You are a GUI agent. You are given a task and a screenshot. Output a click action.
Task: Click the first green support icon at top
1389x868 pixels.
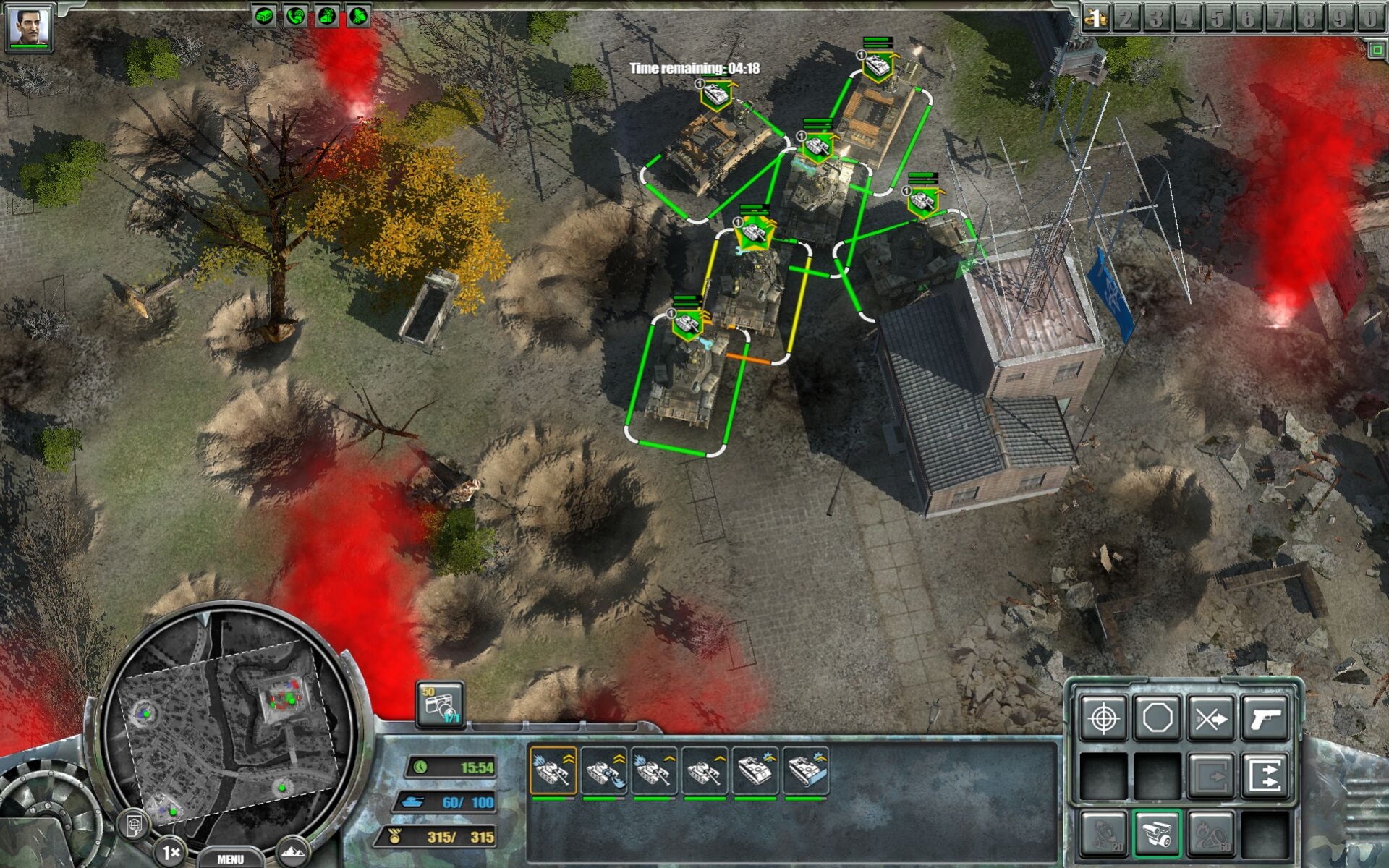coord(264,16)
